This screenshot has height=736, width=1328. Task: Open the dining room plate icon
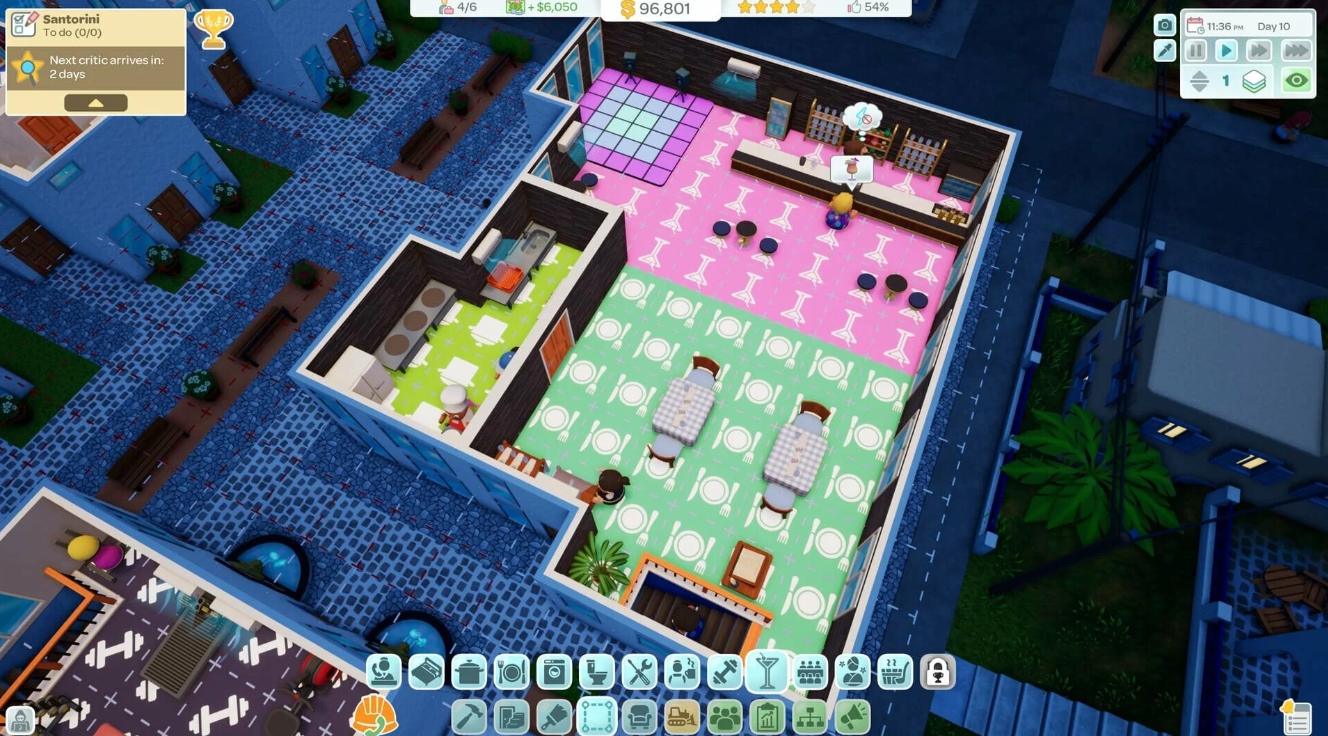(x=509, y=672)
